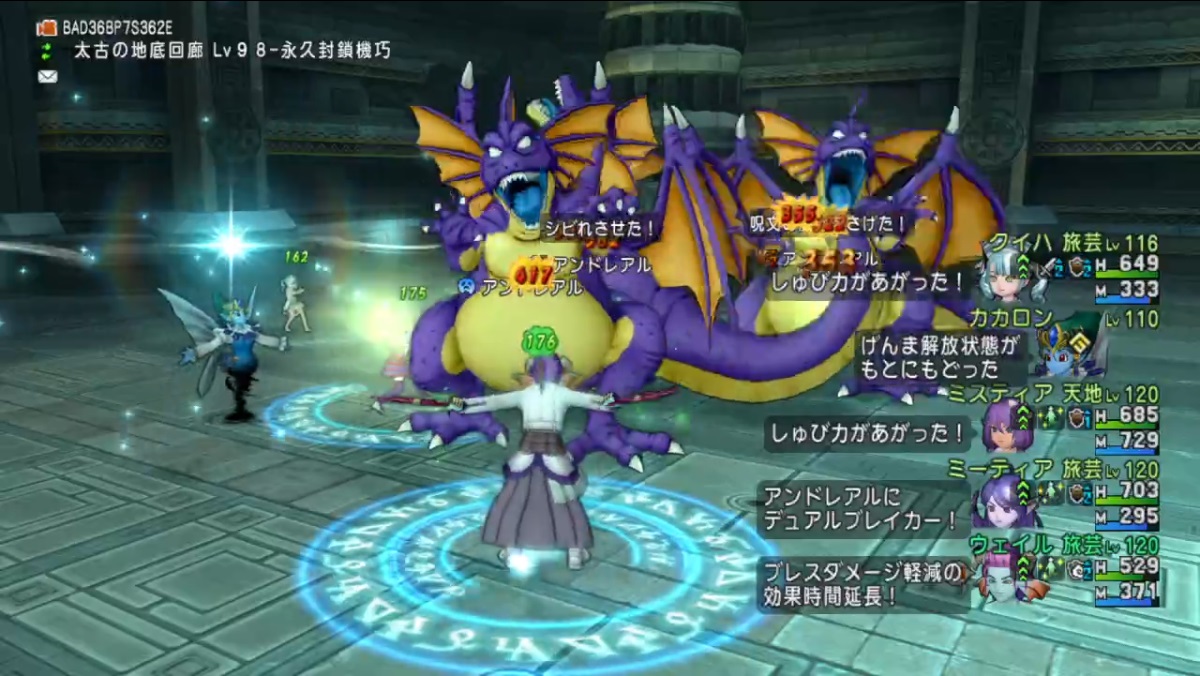Select the green swap arrows icon

[46, 51]
